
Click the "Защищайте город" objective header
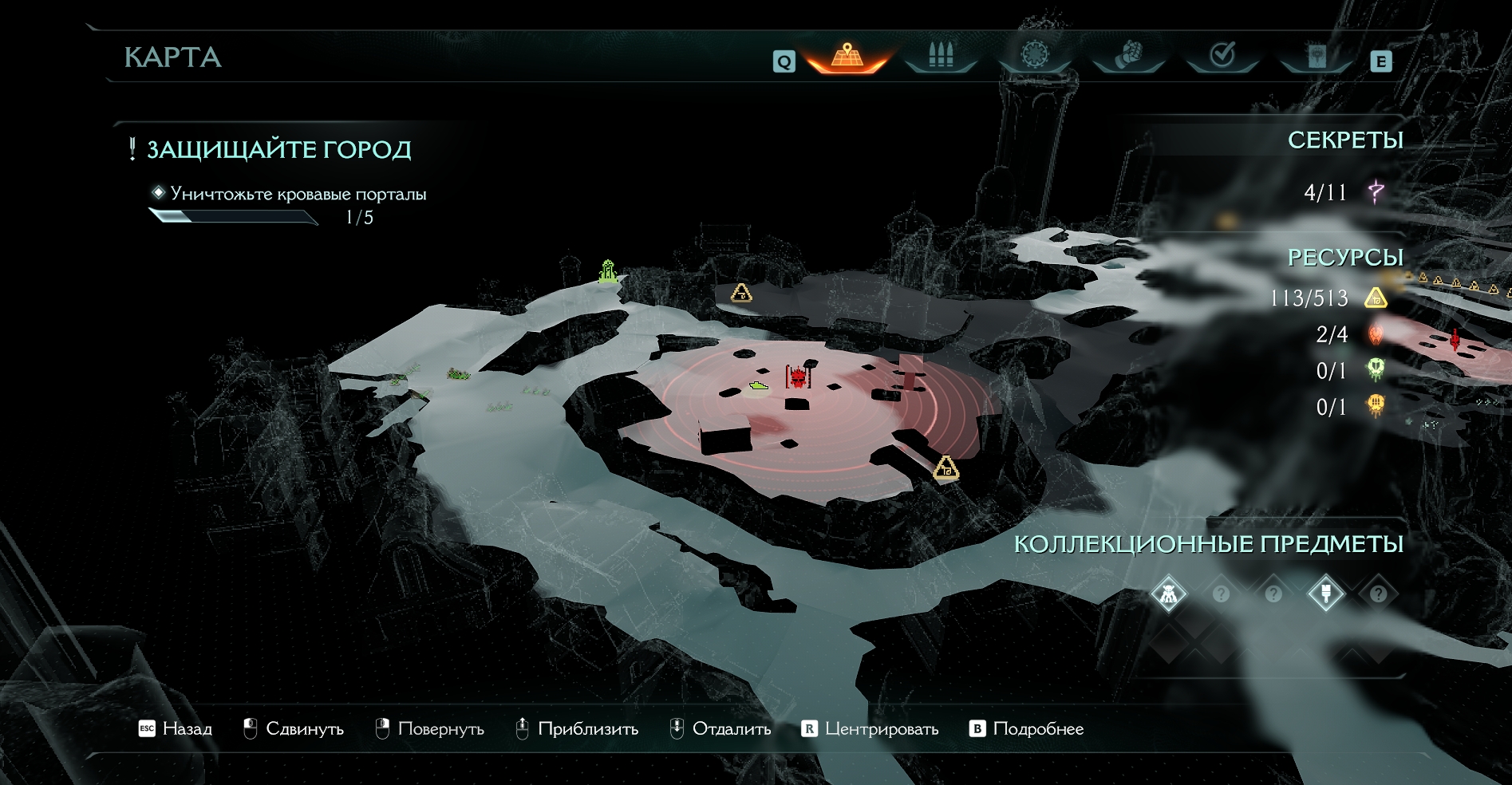[278, 150]
